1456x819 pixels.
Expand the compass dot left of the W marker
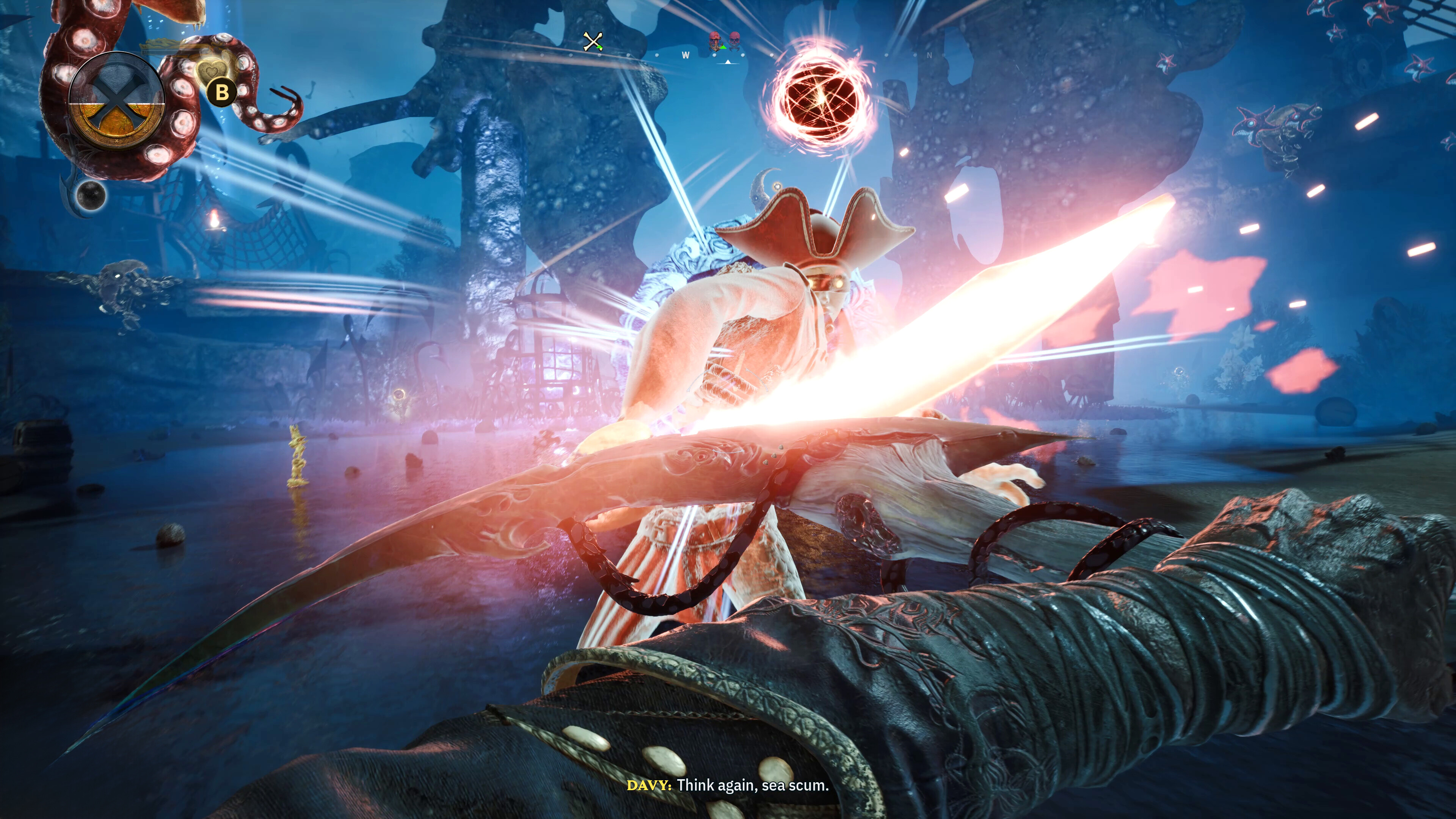[657, 55]
